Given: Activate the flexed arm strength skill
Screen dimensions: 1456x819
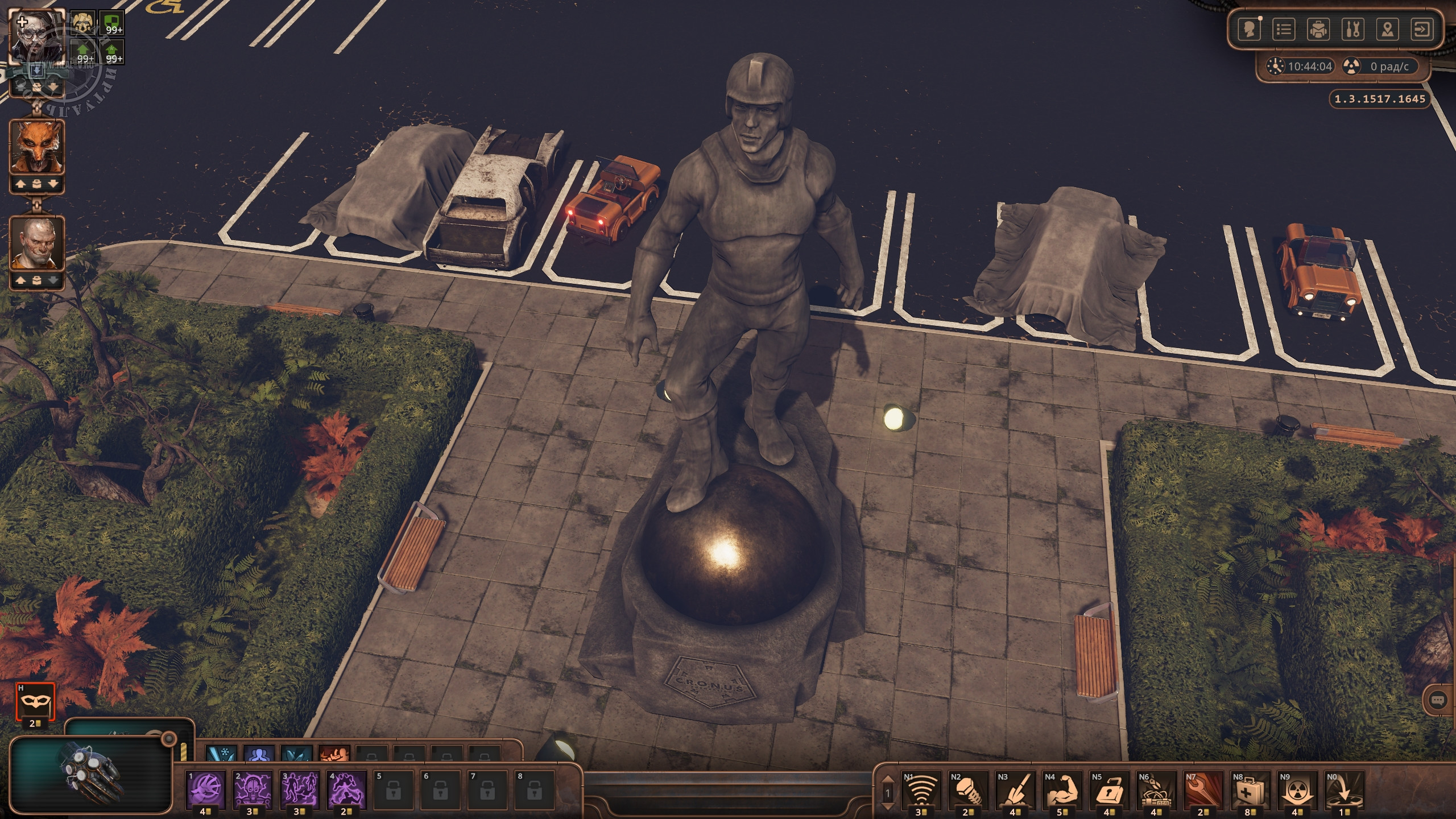Looking at the screenshot, I should [x=1062, y=789].
